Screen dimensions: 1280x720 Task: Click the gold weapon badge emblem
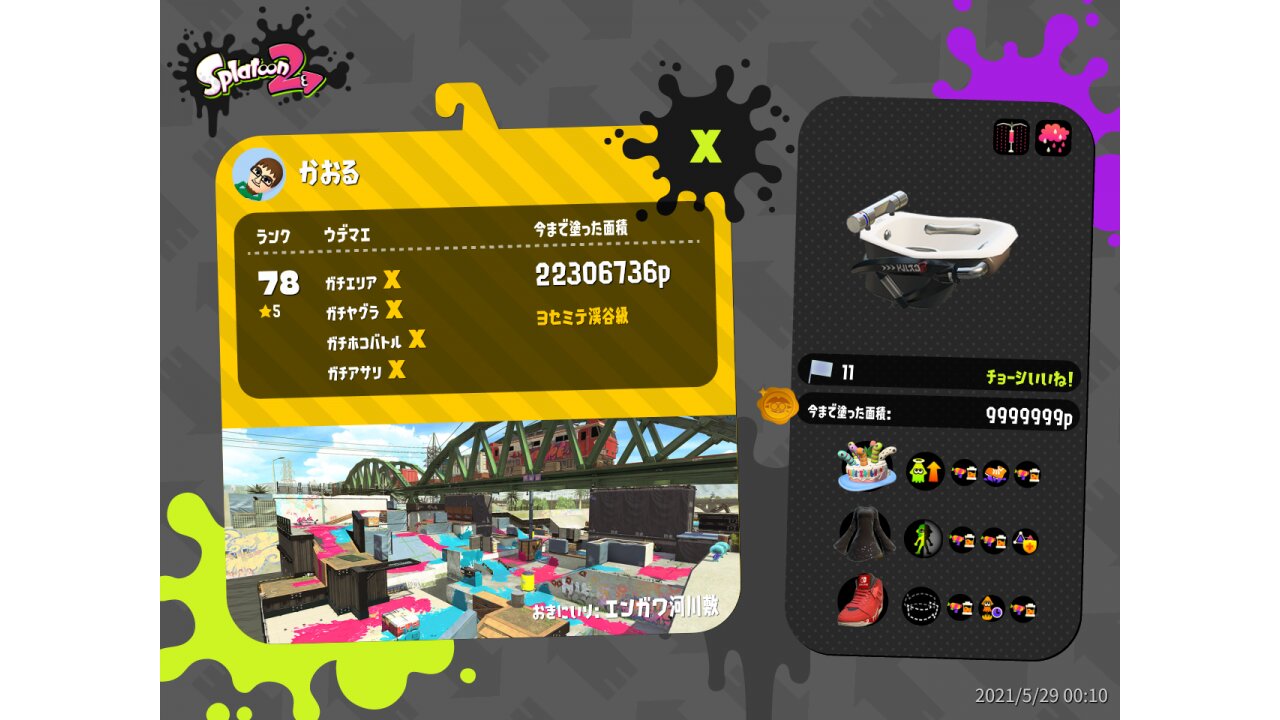pyautogui.click(x=776, y=406)
